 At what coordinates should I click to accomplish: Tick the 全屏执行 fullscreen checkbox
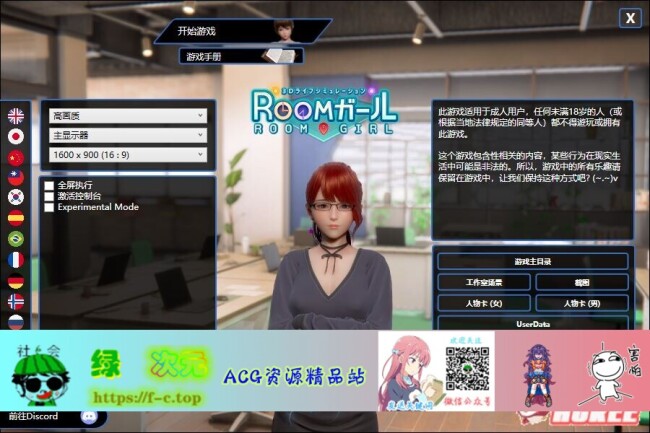pyautogui.click(x=49, y=185)
